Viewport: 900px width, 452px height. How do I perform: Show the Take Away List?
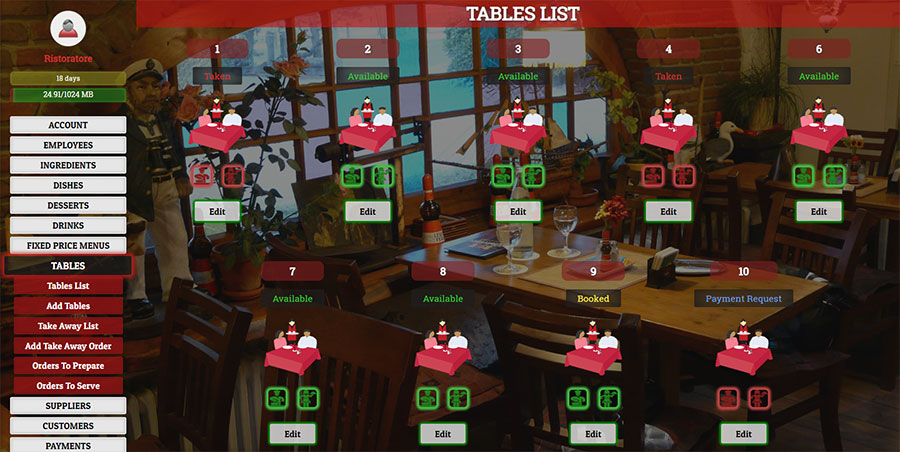coord(68,326)
